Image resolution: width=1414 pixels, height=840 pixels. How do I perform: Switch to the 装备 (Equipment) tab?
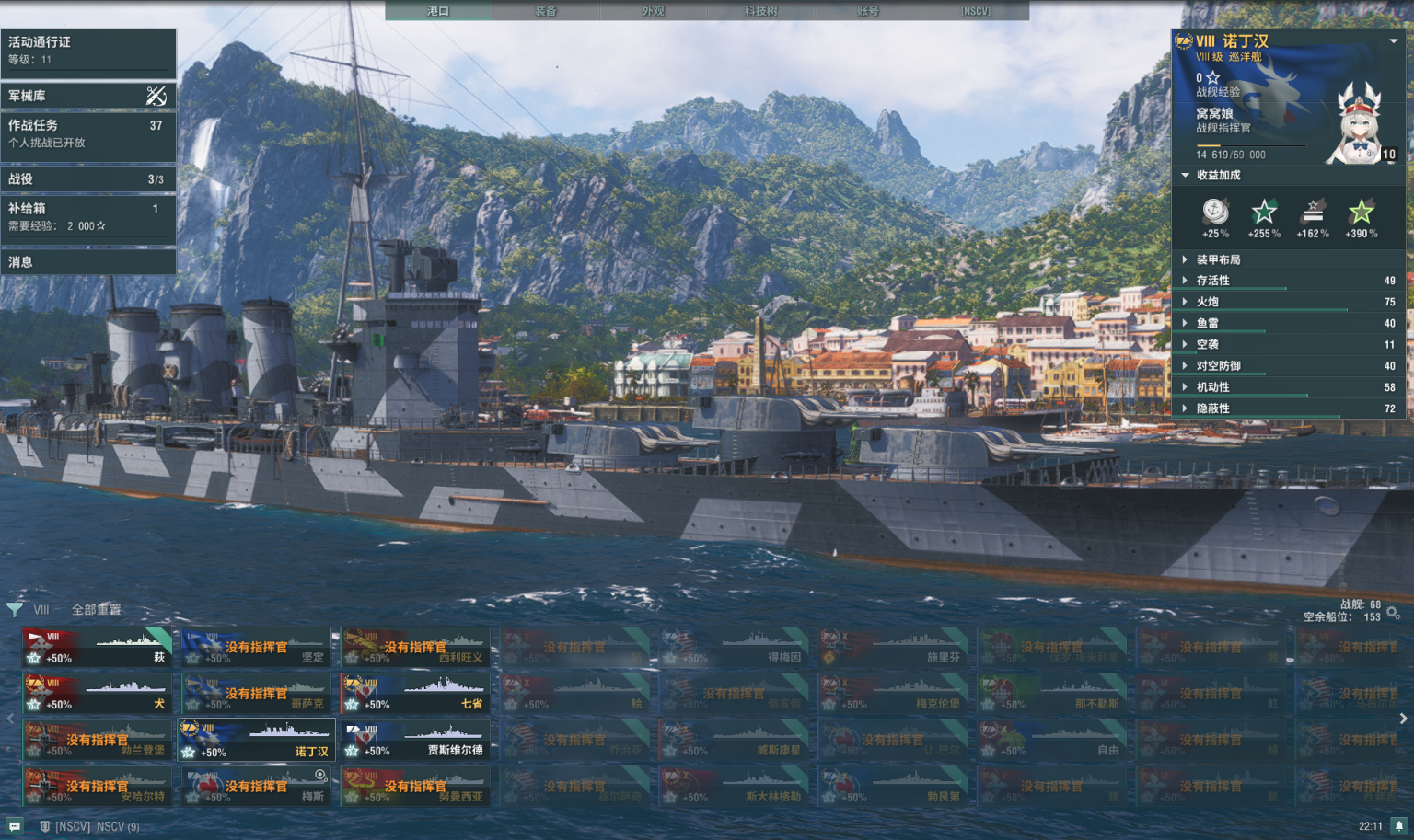(x=545, y=11)
